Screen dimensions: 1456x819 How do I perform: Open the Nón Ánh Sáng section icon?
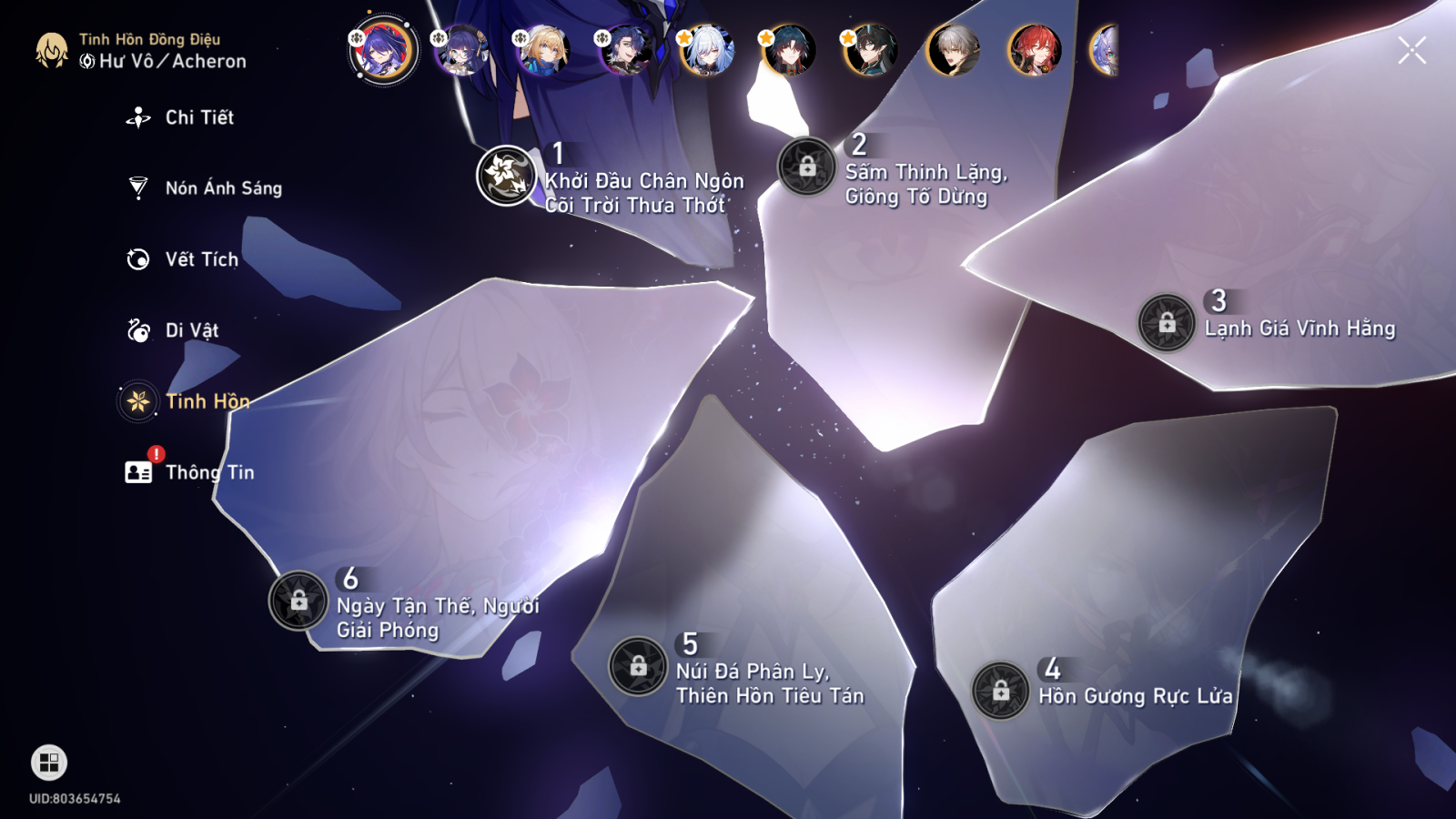(x=136, y=187)
